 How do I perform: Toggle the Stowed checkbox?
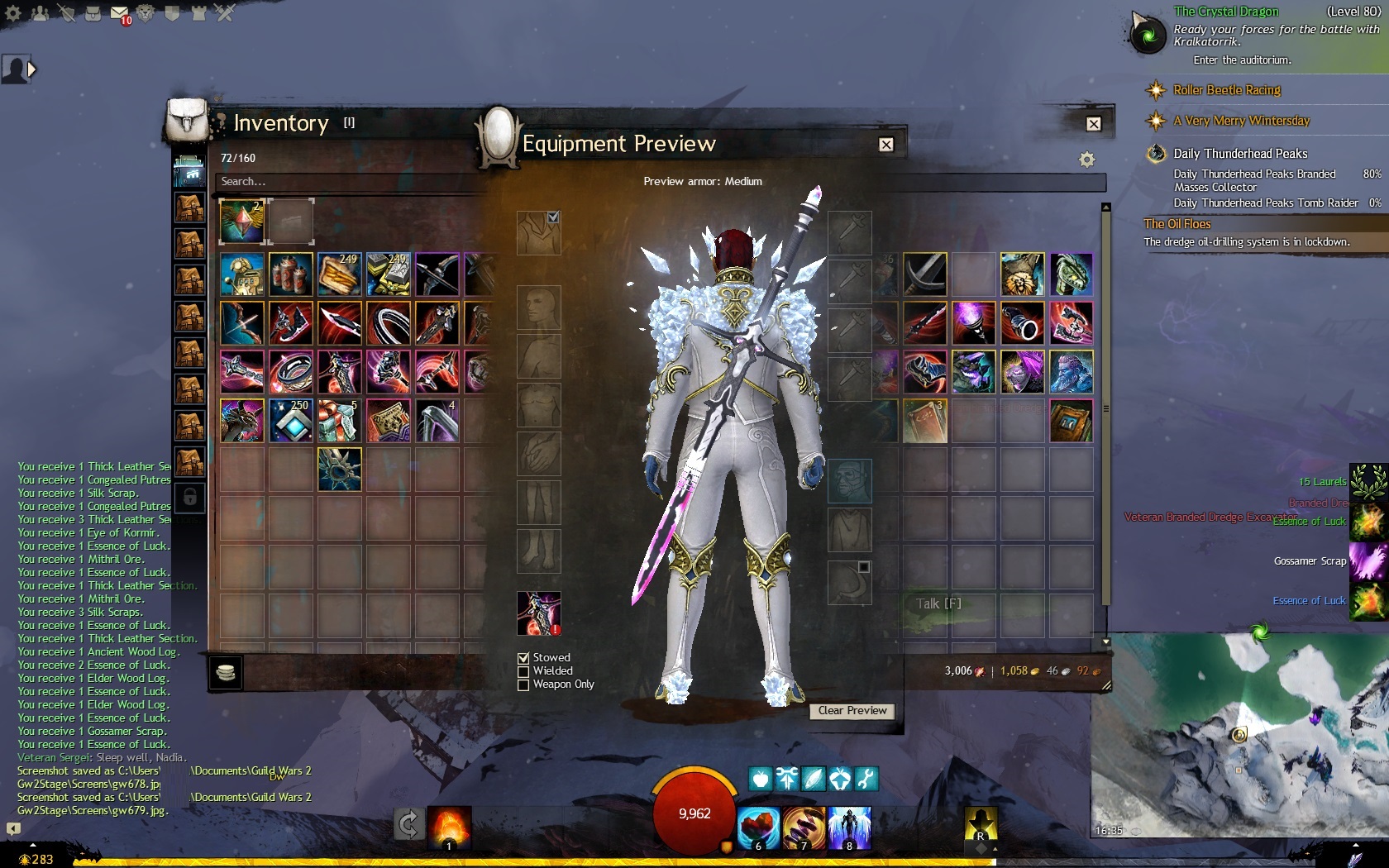(x=523, y=658)
